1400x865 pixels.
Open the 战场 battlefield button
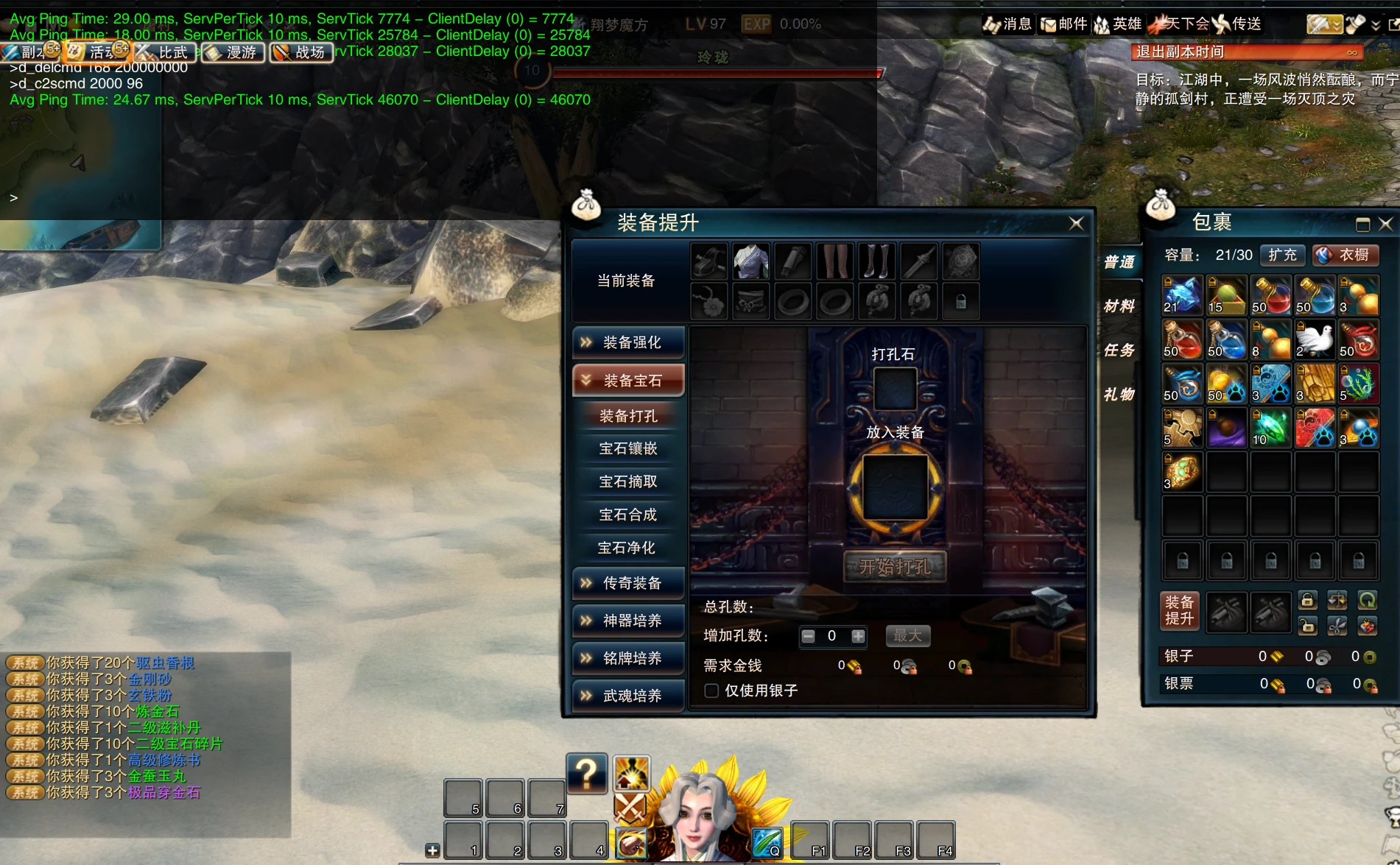(x=301, y=52)
